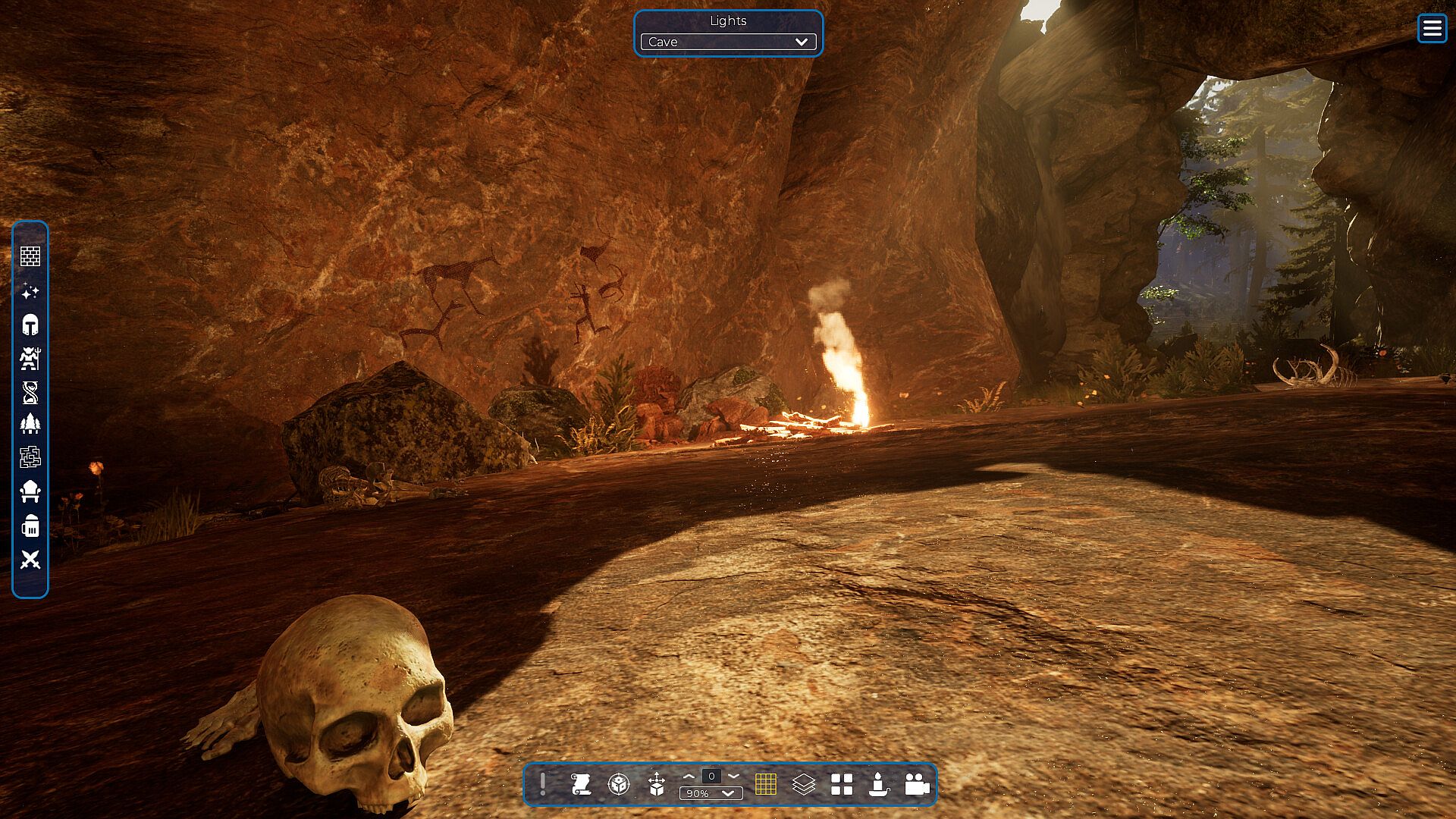Open the pine trees nature category
1456x819 pixels.
tap(30, 423)
